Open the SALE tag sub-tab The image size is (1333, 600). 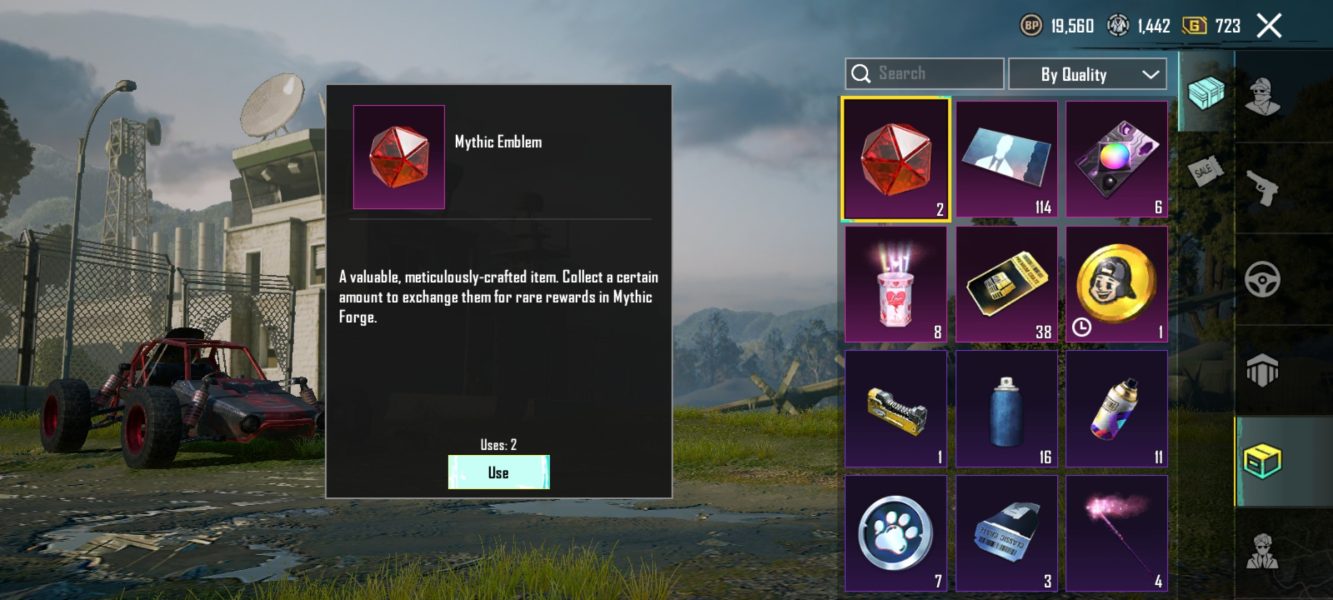(1206, 172)
